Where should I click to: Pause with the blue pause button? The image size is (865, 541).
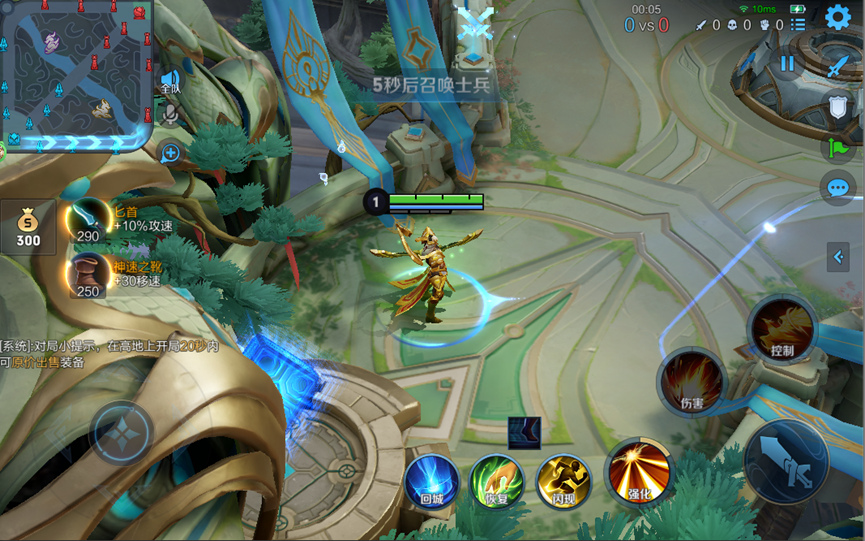(787, 63)
